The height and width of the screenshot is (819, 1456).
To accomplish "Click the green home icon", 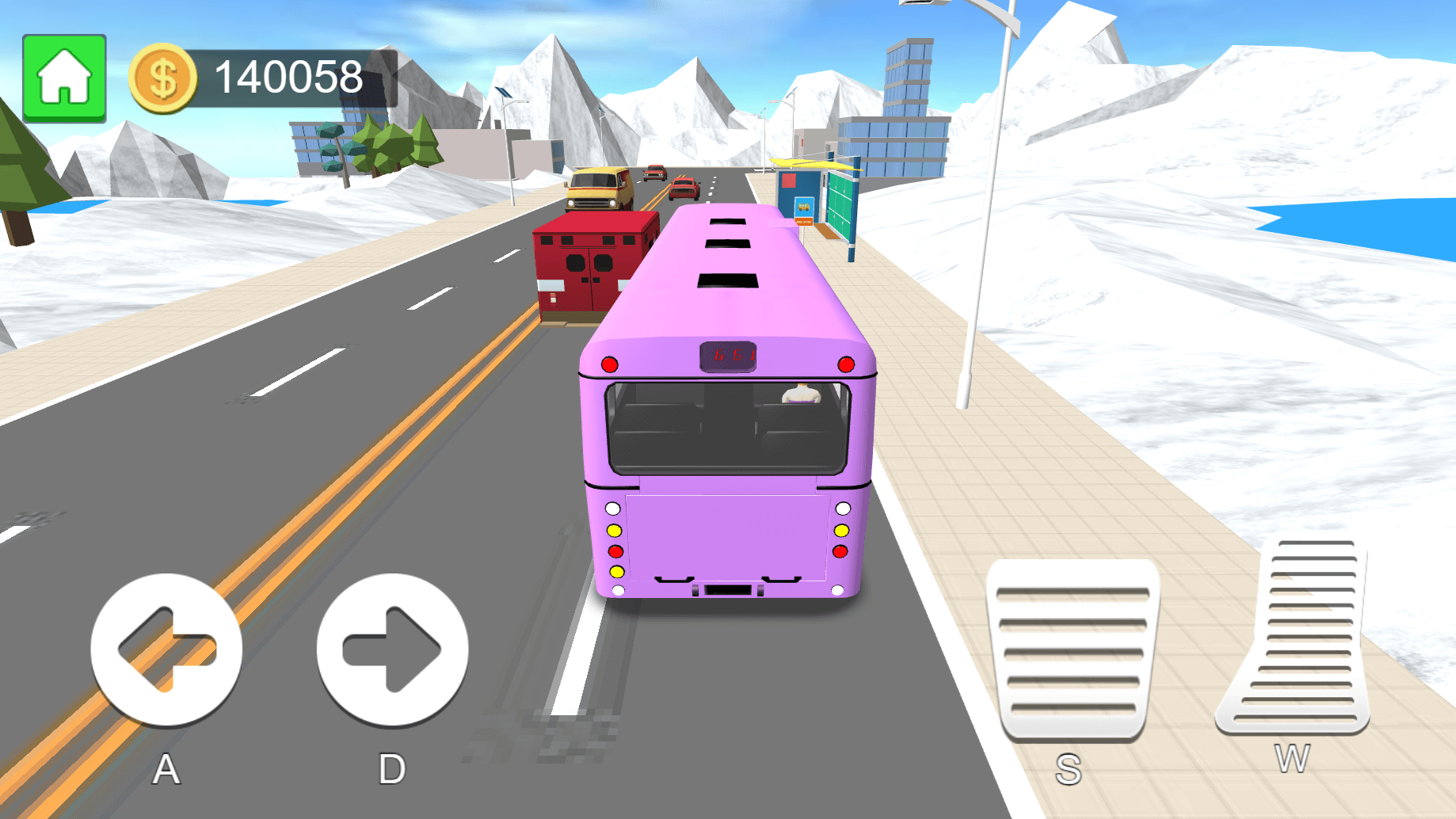I will (64, 76).
